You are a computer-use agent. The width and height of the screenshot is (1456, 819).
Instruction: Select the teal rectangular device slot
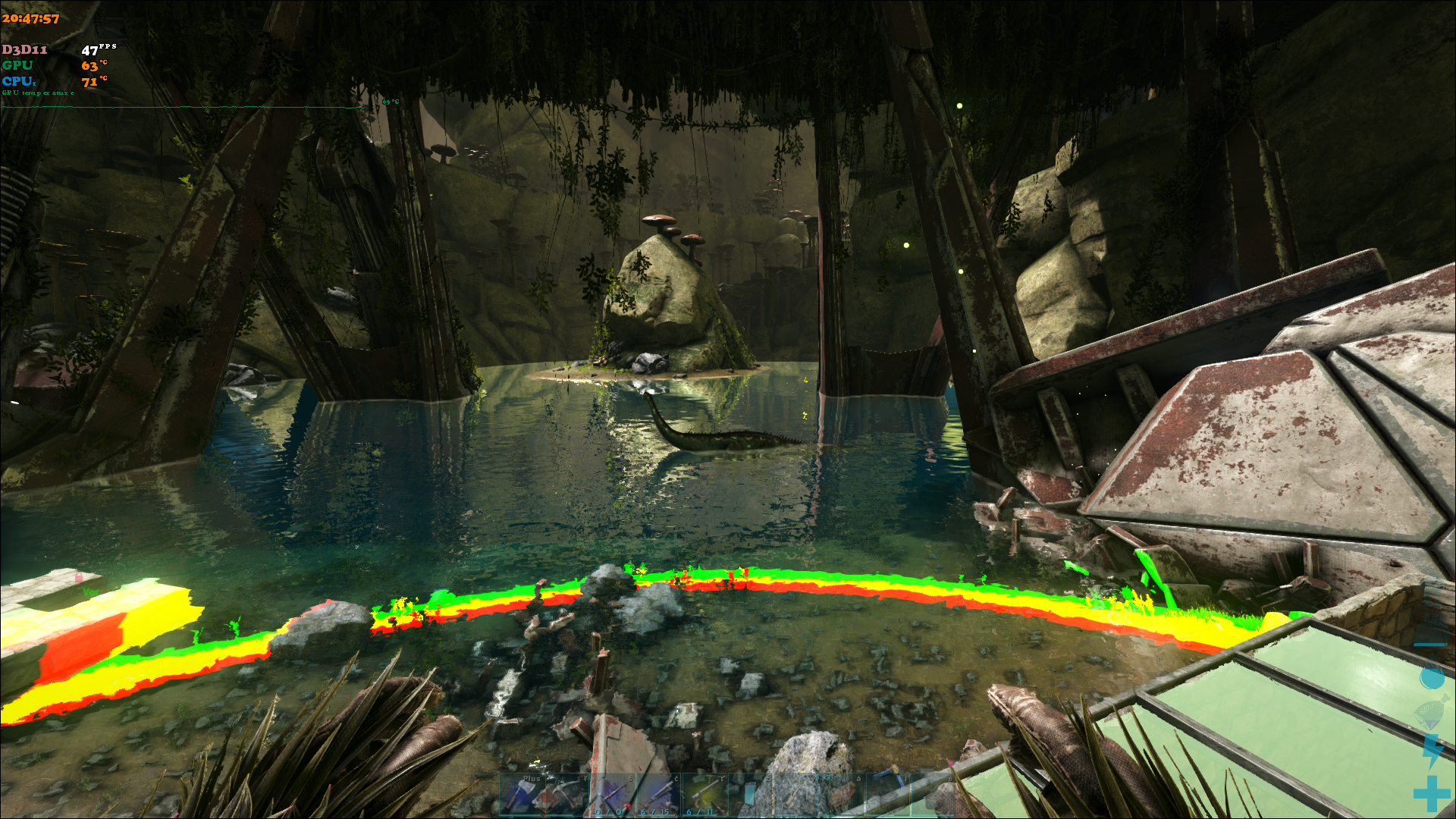pyautogui.click(x=750, y=795)
